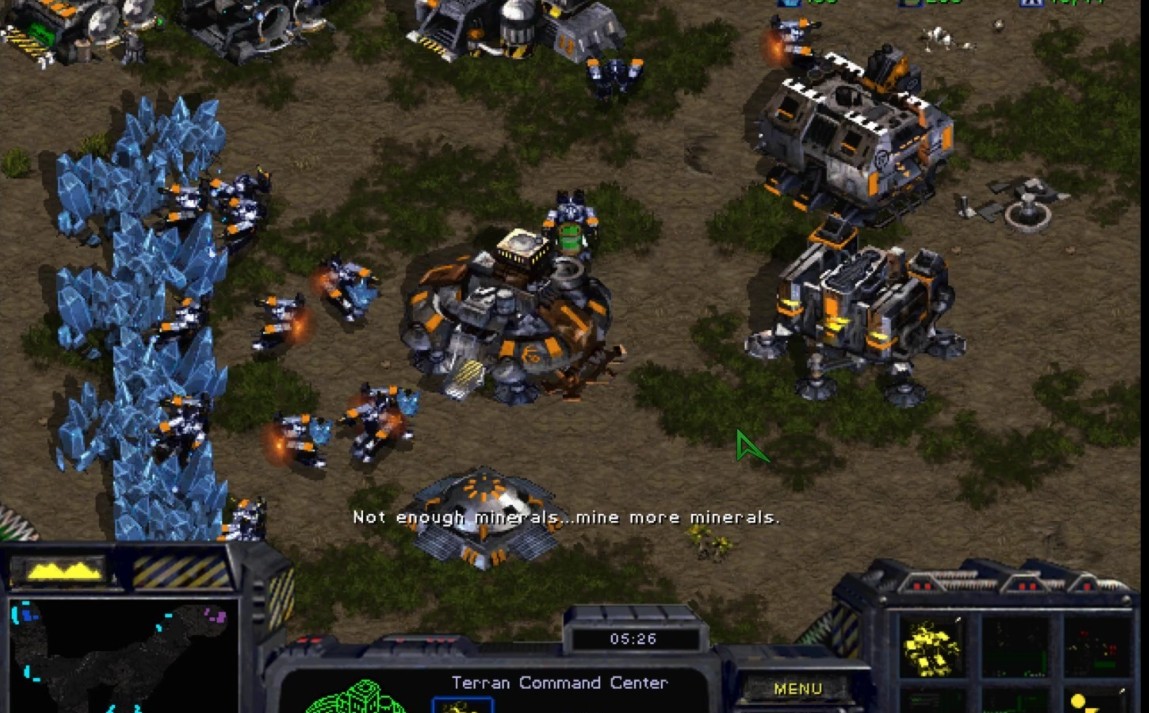Choose the yellow rally point command icon
This screenshot has height=713, width=1149.
pyautogui.click(x=1095, y=701)
